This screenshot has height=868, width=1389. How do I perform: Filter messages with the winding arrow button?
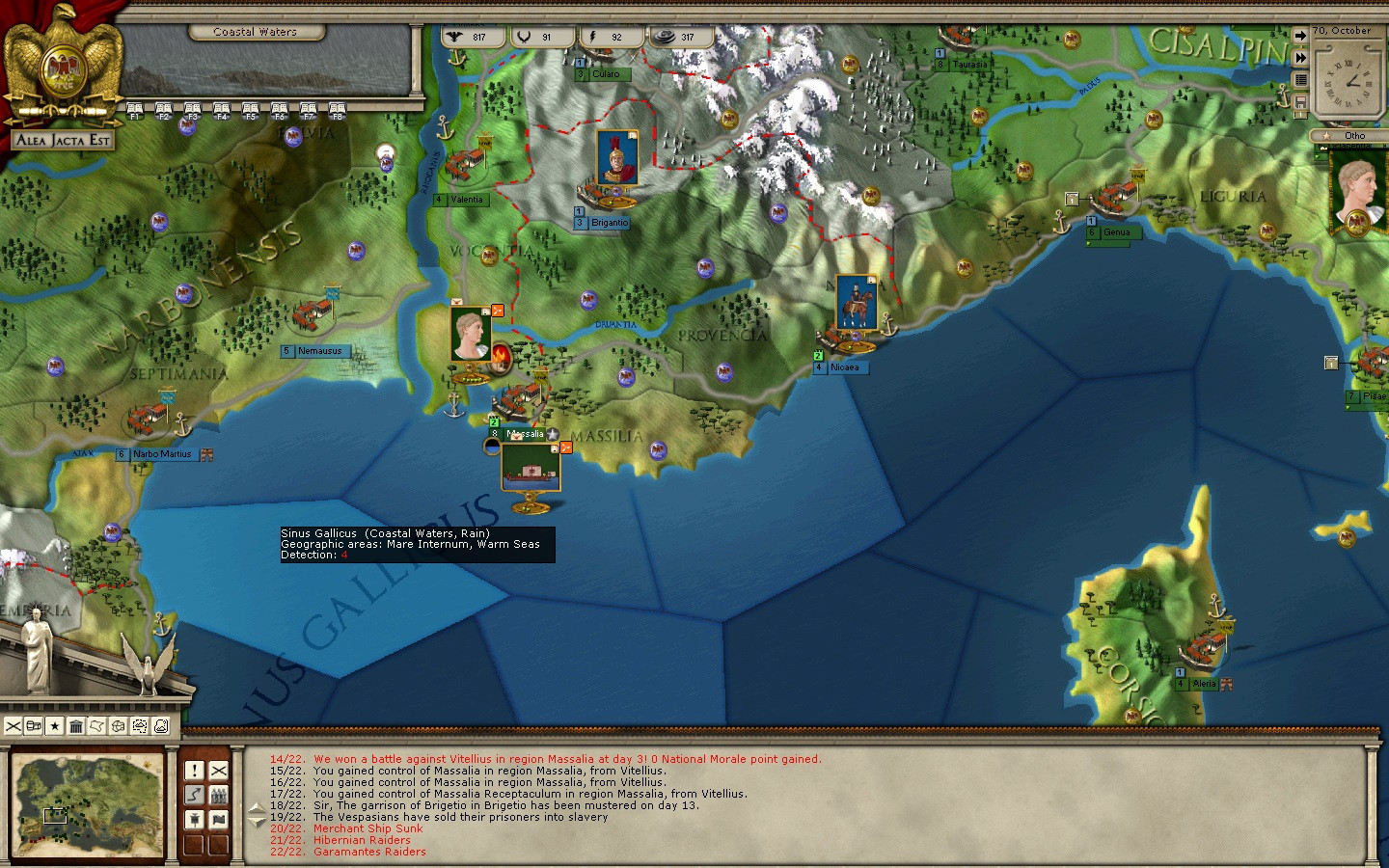tap(195, 795)
